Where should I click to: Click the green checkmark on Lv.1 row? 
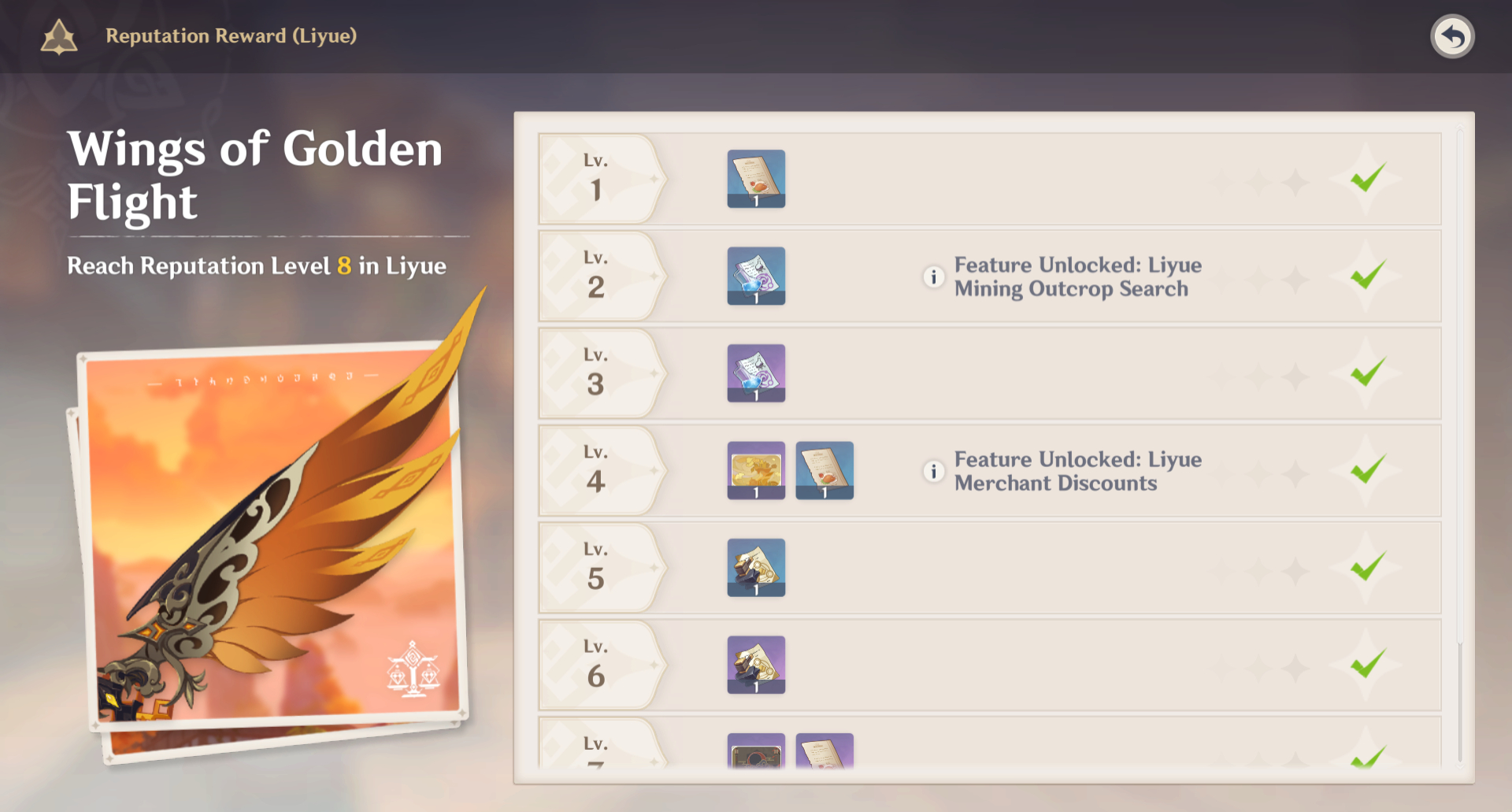1368,179
